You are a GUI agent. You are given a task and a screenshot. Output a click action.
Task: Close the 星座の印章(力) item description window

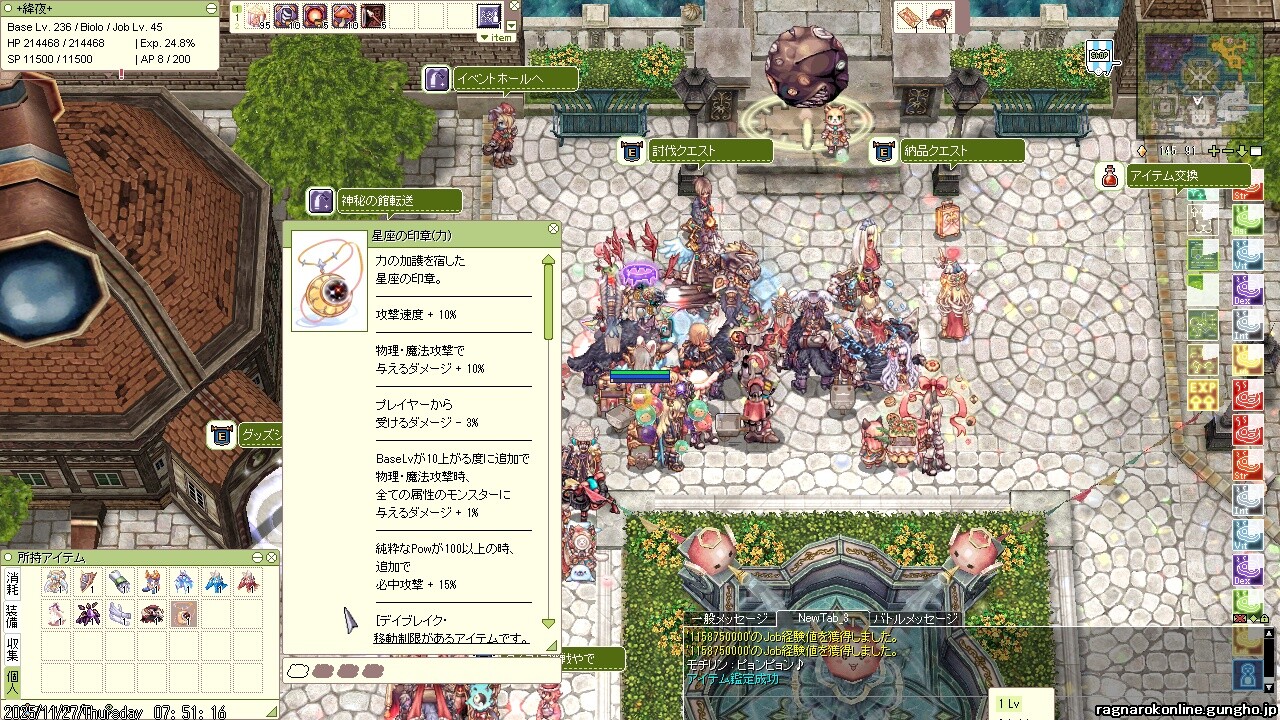pos(554,229)
